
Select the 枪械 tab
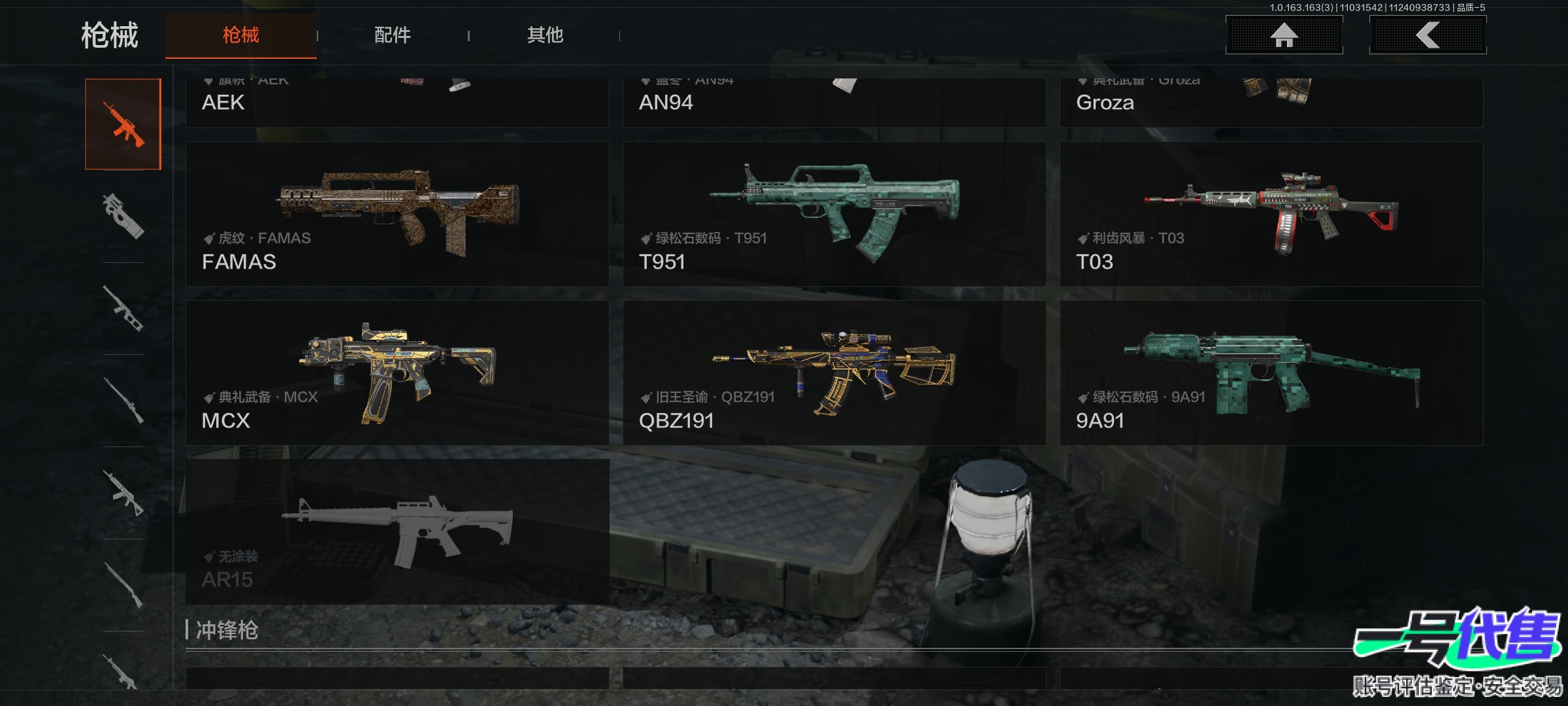coord(241,35)
